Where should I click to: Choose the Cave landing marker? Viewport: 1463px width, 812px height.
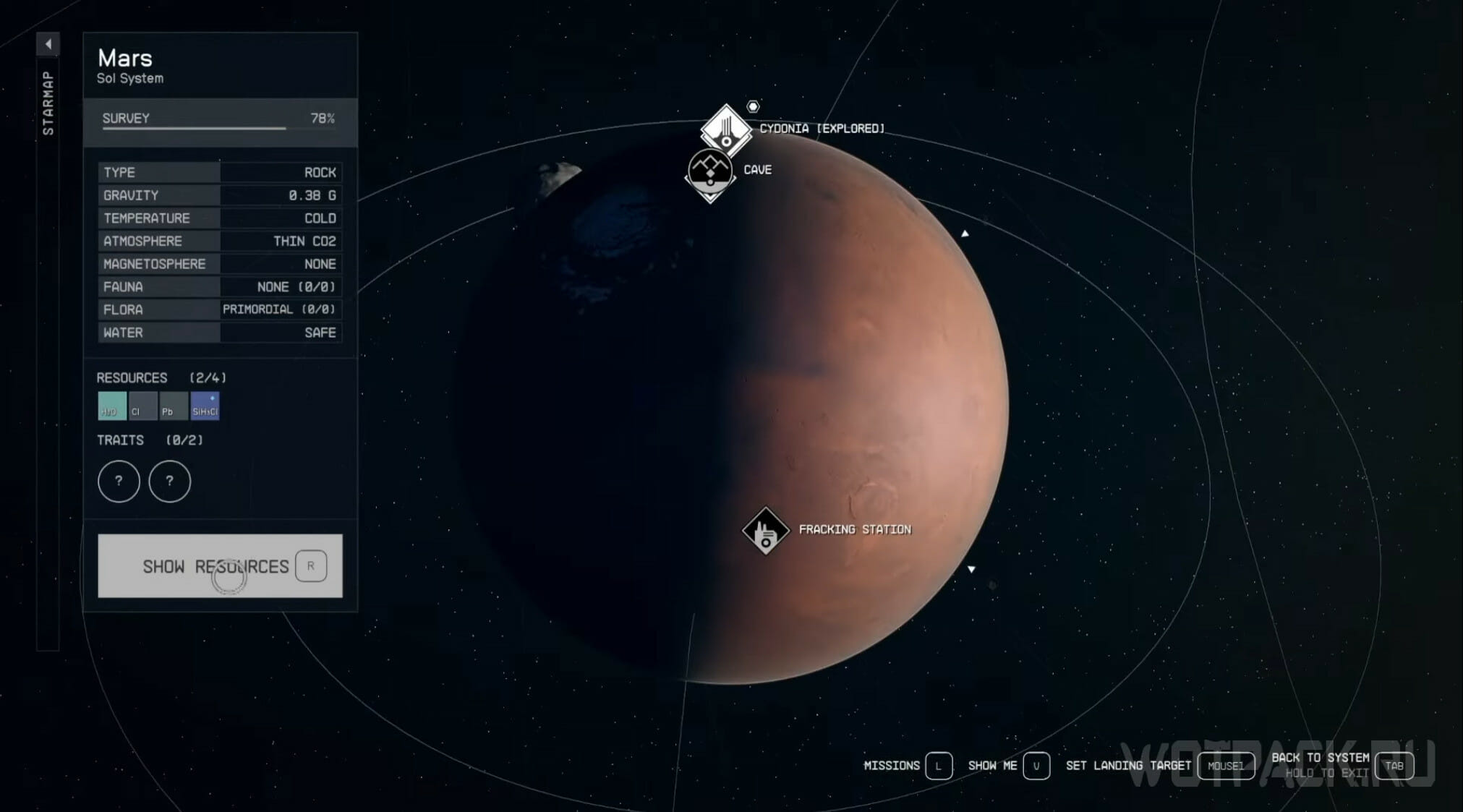[710, 171]
